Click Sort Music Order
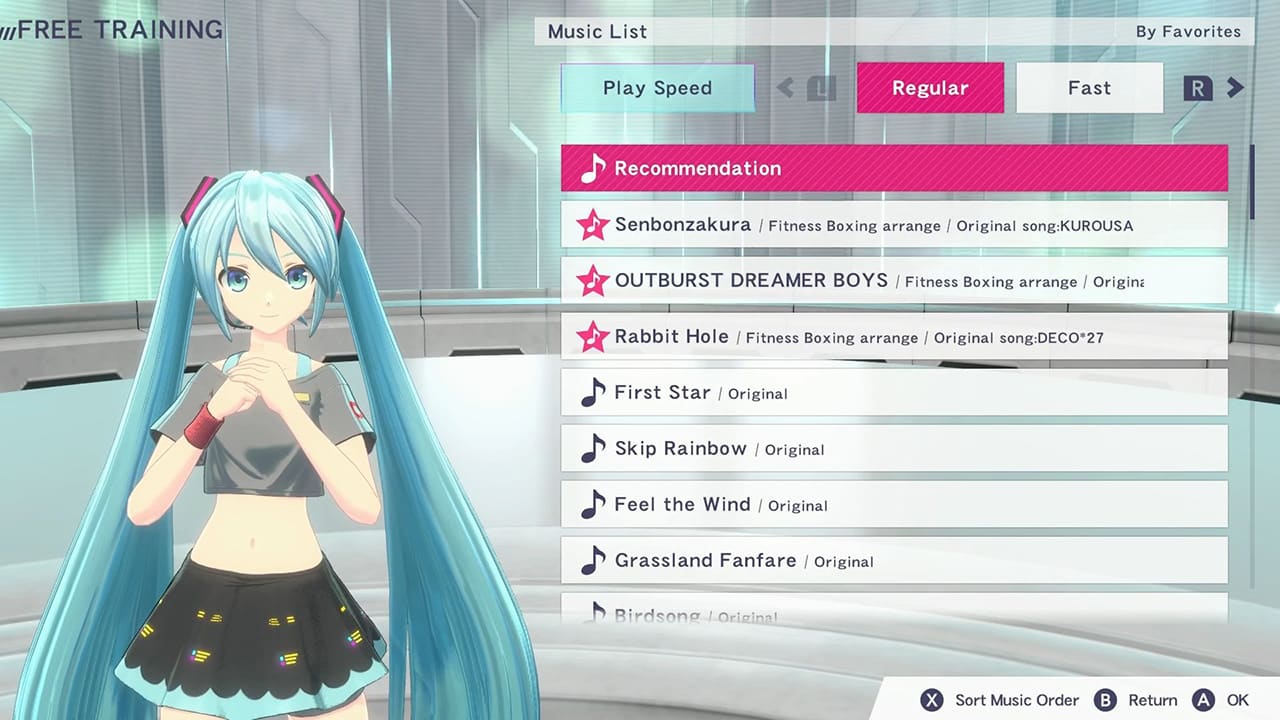Screen dimensions: 1280x720 pos(1016,700)
